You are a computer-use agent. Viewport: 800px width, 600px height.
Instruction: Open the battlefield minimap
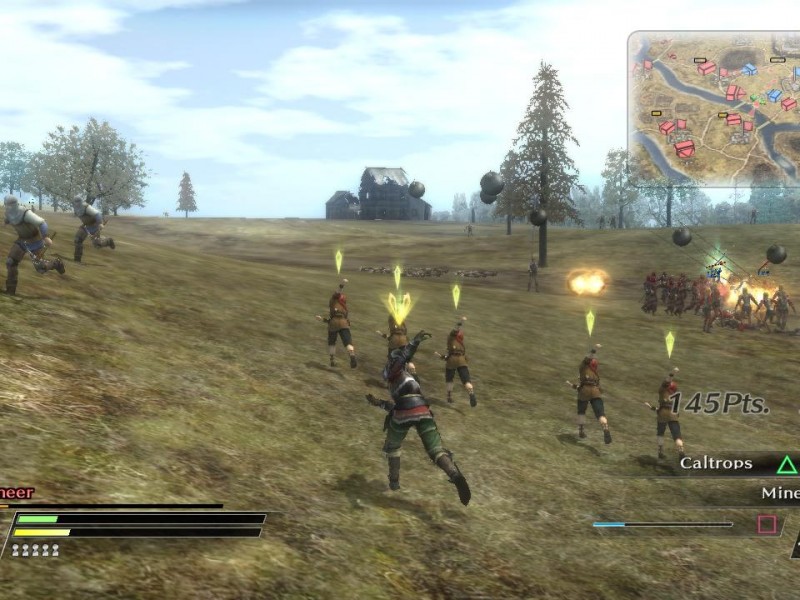[x=715, y=108]
